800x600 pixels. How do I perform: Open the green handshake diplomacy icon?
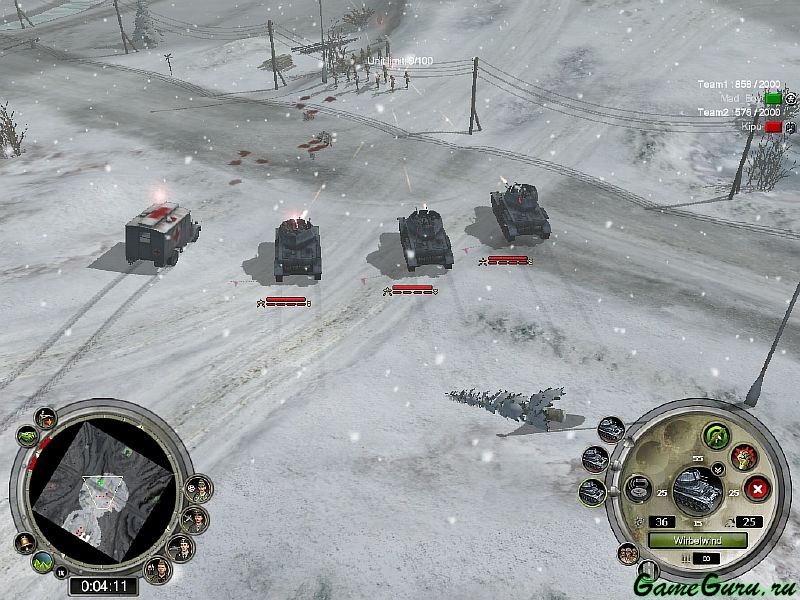click(x=26, y=437)
